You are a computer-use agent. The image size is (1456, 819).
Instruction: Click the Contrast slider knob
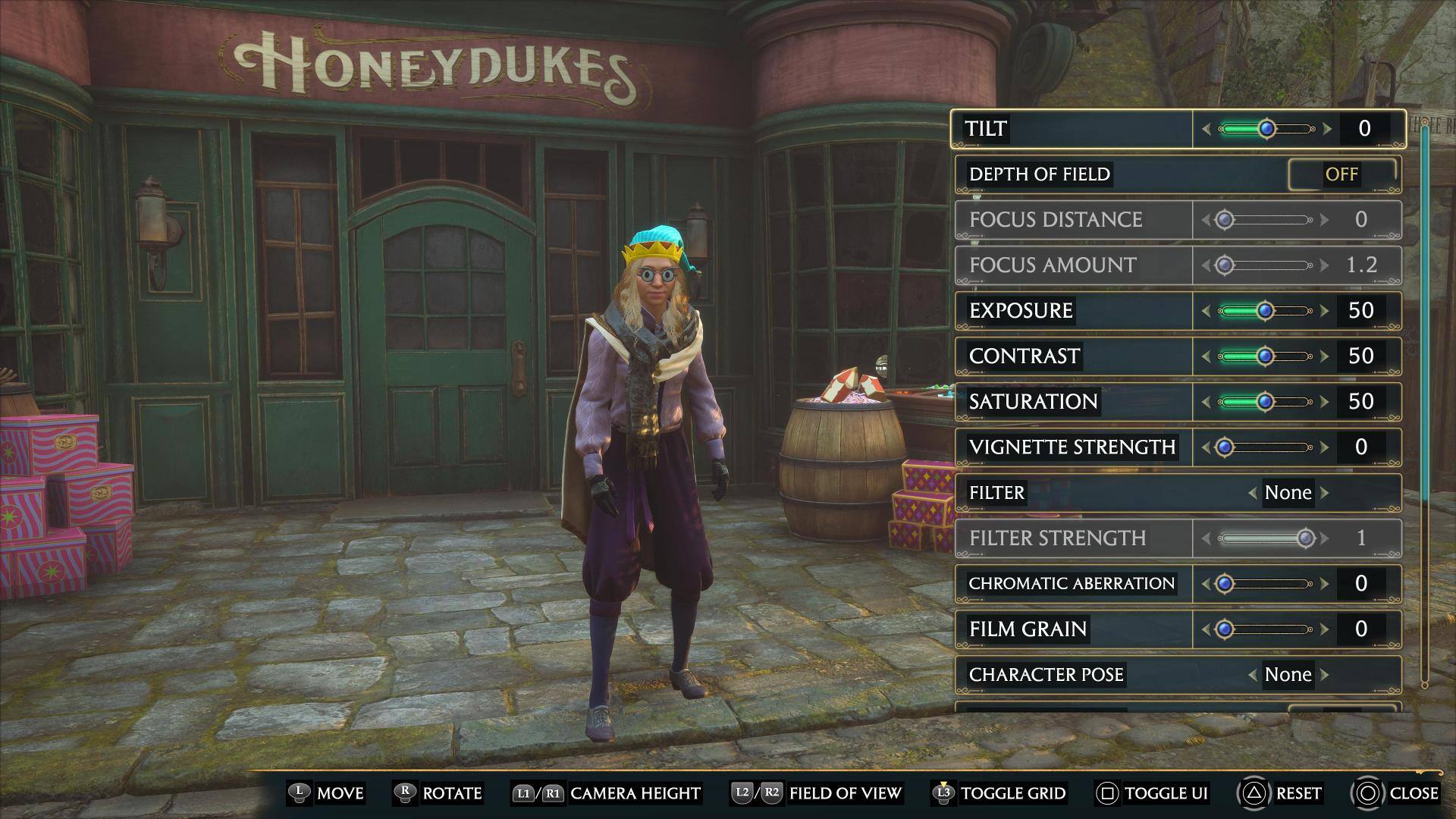pyautogui.click(x=1265, y=356)
